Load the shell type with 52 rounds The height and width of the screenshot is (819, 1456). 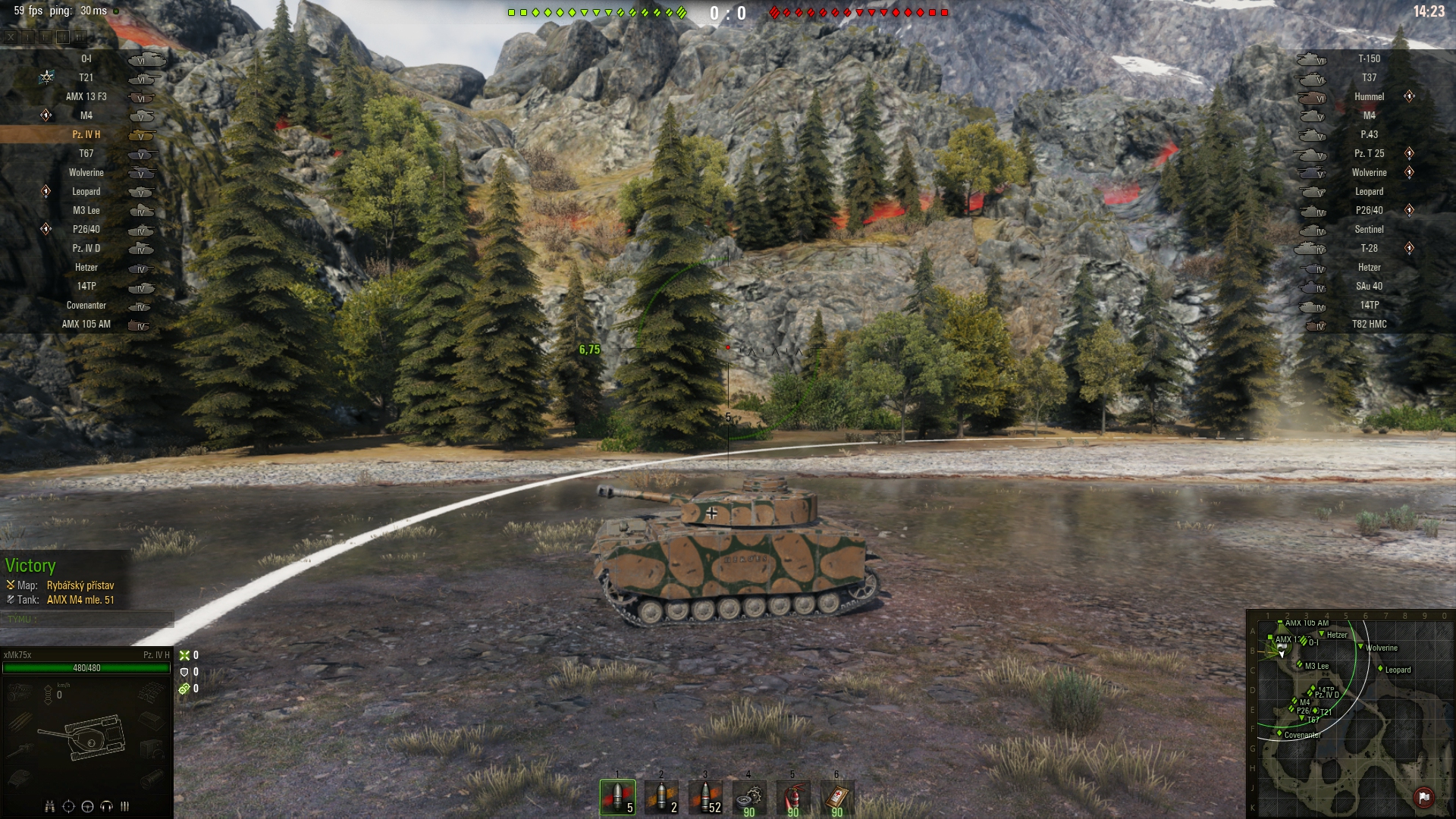point(705,797)
